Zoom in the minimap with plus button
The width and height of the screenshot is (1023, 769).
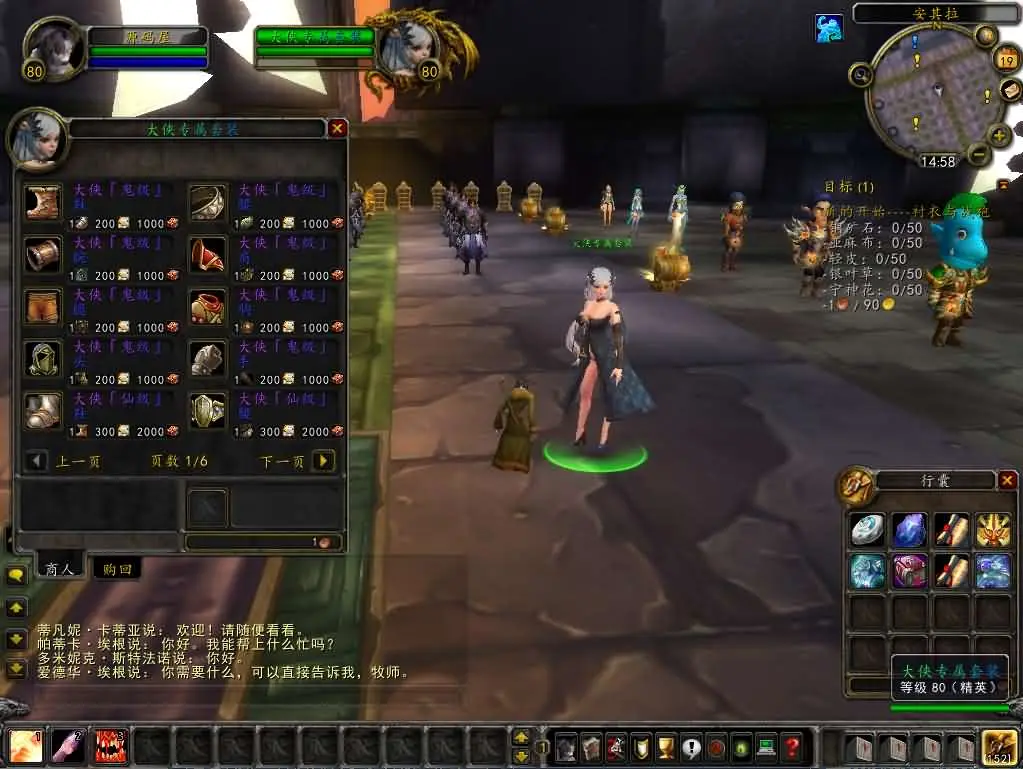(x=999, y=136)
